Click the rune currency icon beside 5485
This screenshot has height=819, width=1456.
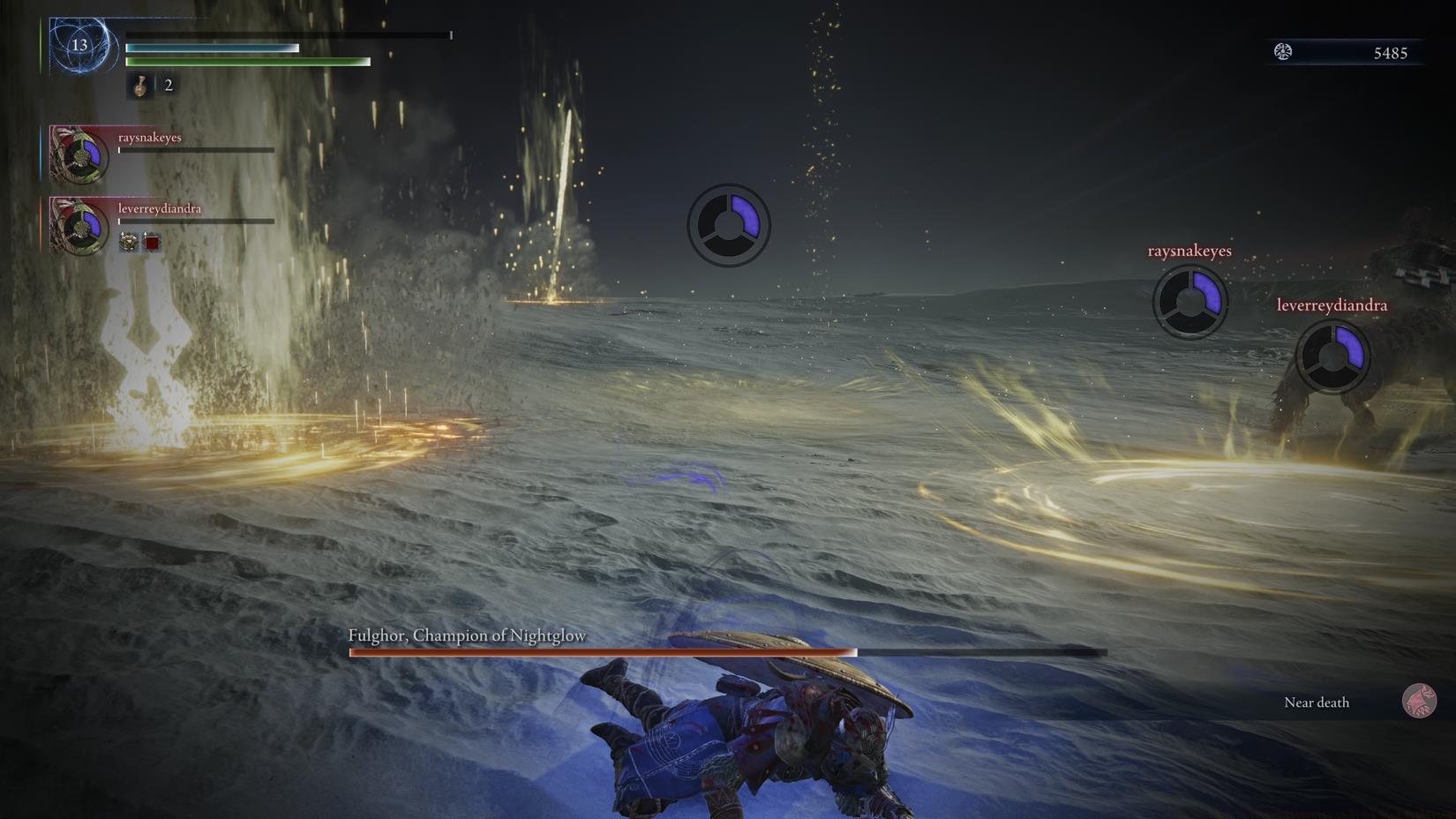pyautogui.click(x=1281, y=51)
